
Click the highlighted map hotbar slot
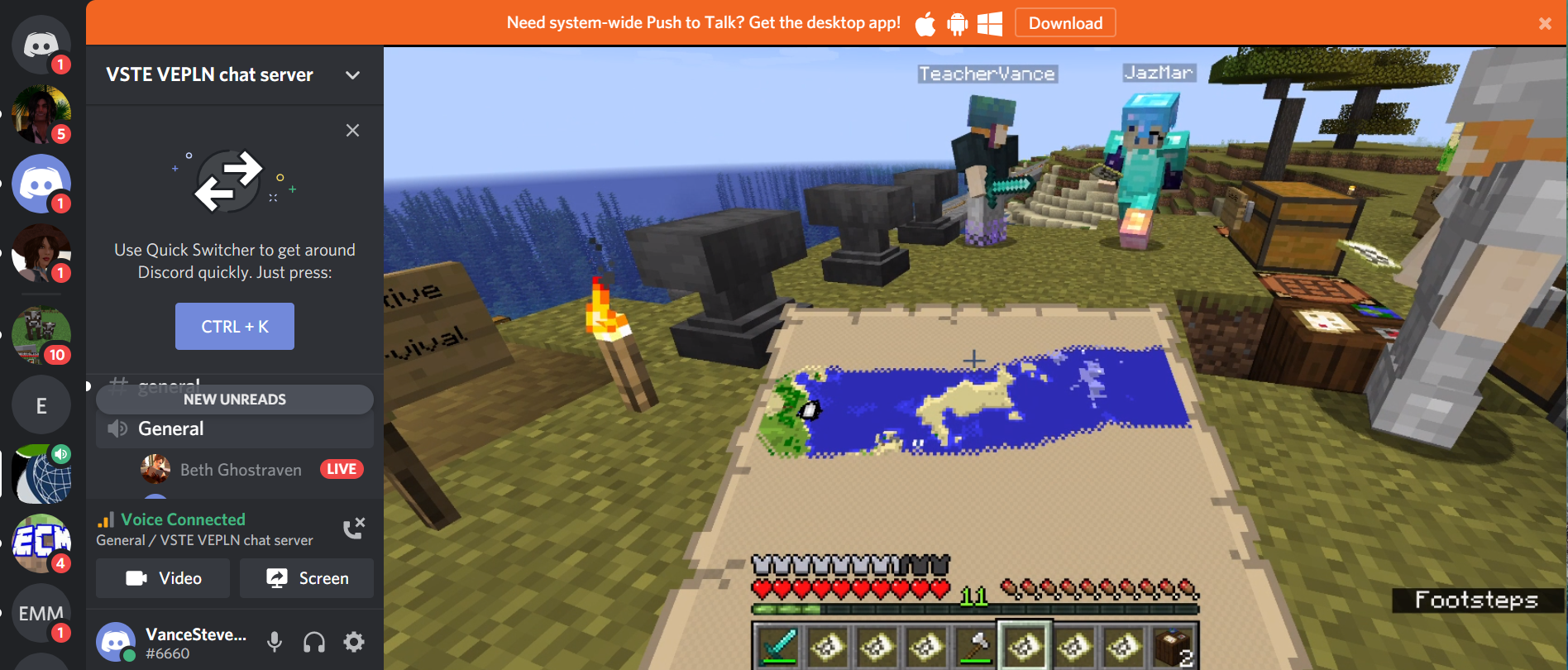1025,646
